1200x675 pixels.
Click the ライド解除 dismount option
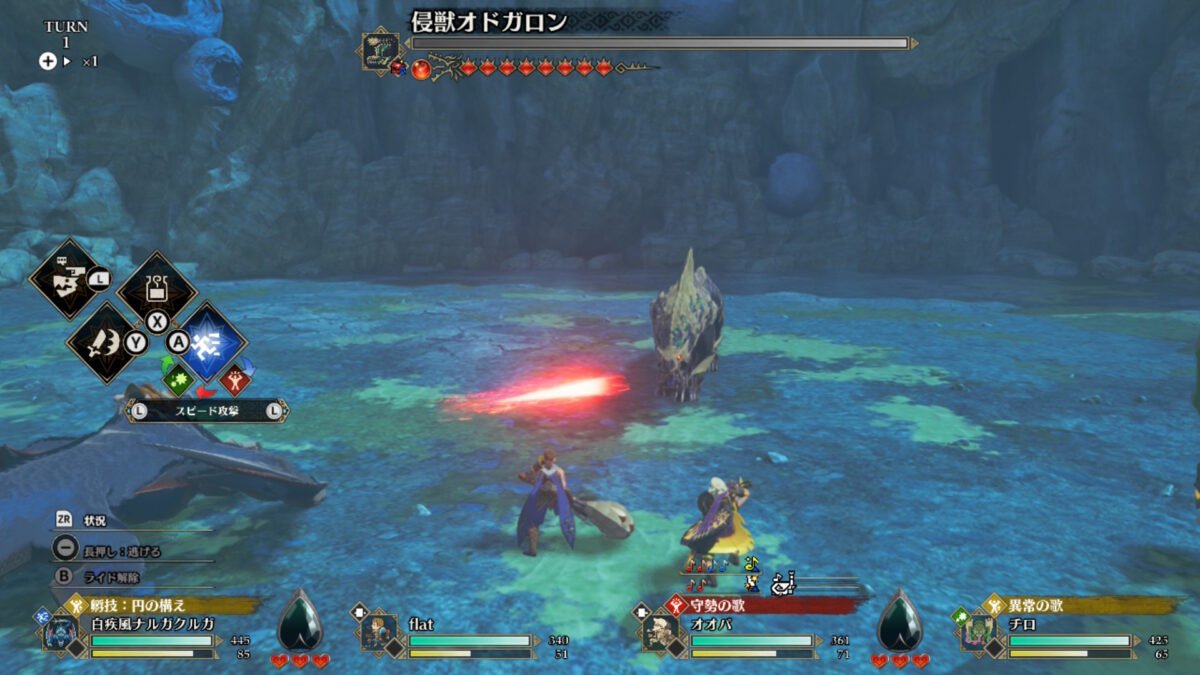tap(112, 577)
